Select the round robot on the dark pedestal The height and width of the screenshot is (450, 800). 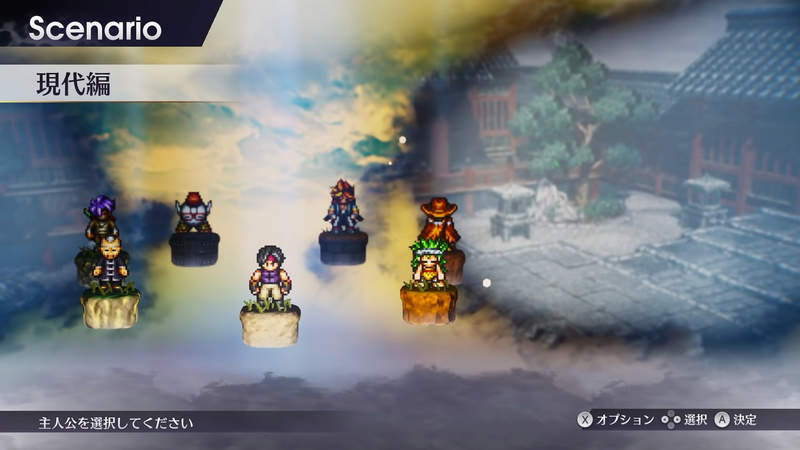coord(193,214)
